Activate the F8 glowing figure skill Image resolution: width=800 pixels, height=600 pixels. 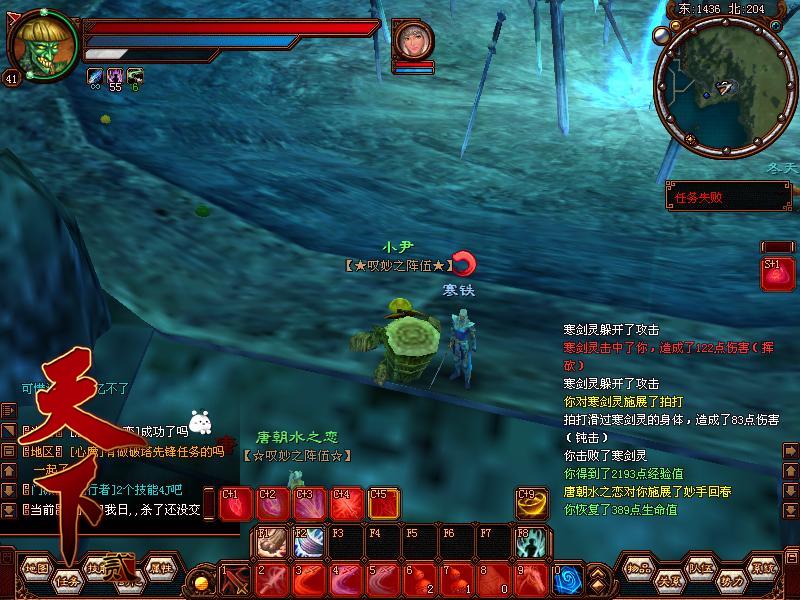pyautogui.click(x=532, y=541)
